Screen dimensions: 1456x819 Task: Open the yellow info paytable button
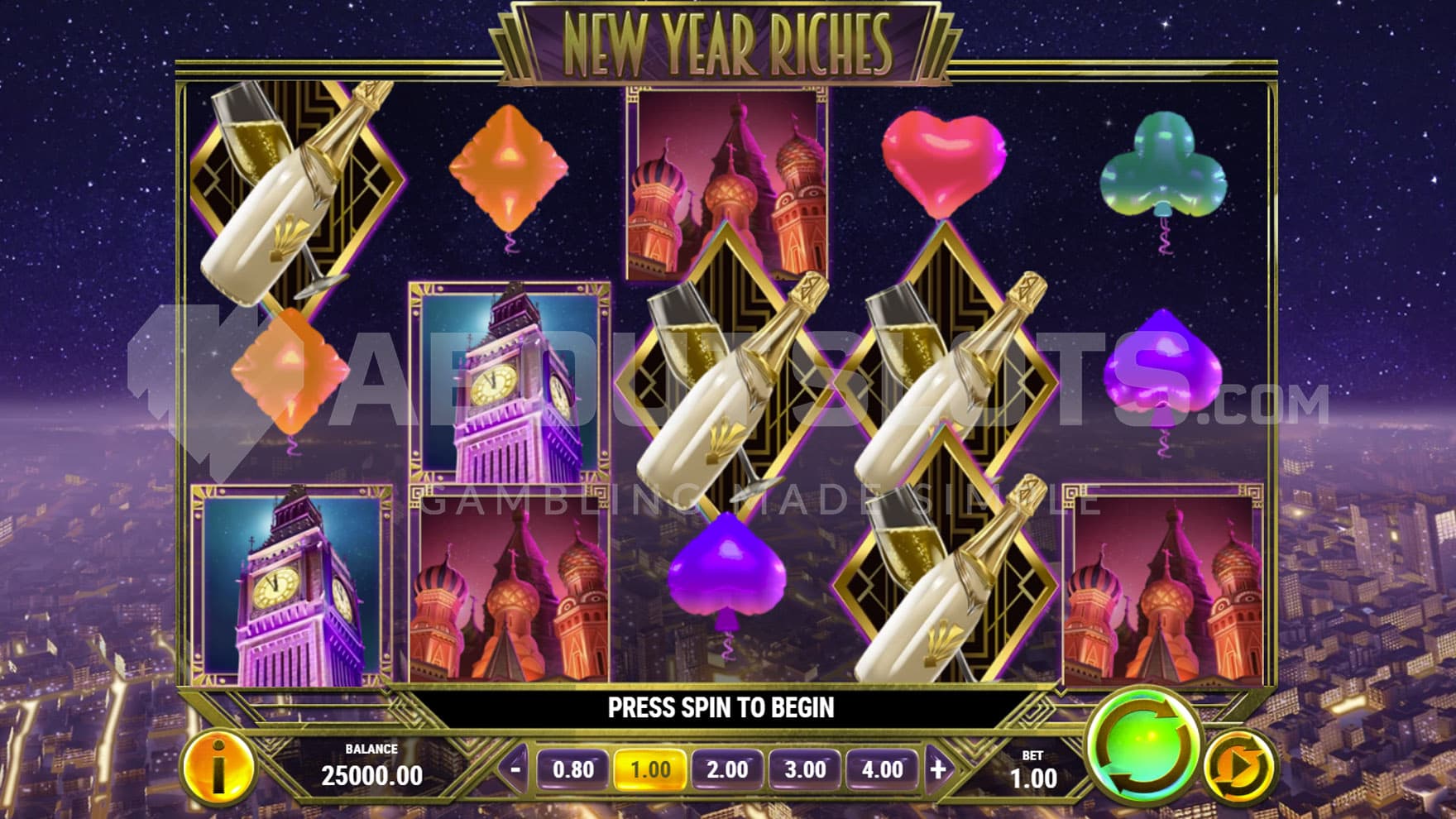pos(218,769)
